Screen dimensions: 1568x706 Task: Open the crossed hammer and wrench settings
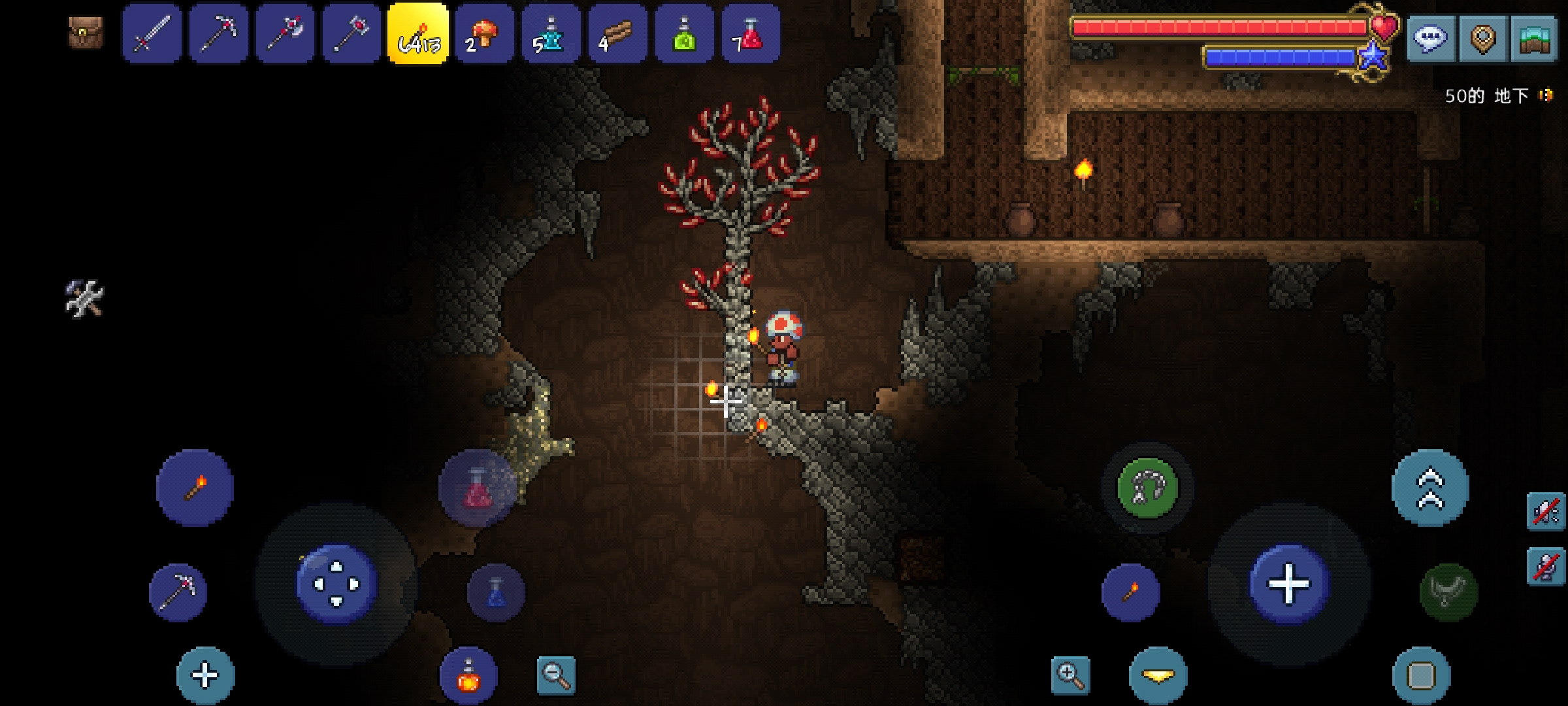[84, 299]
